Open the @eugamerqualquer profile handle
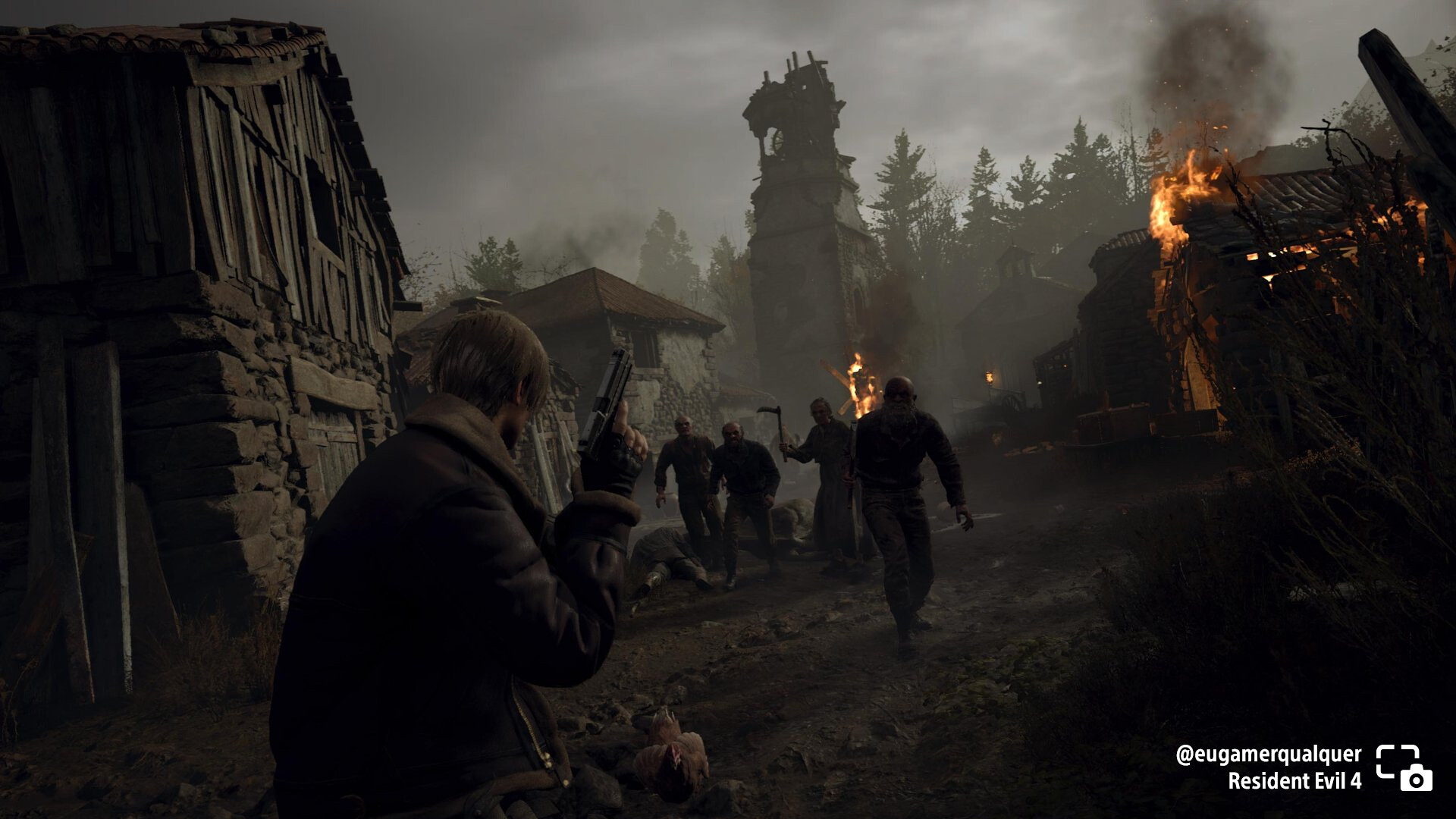Viewport: 1456px width, 819px height. [1268, 755]
